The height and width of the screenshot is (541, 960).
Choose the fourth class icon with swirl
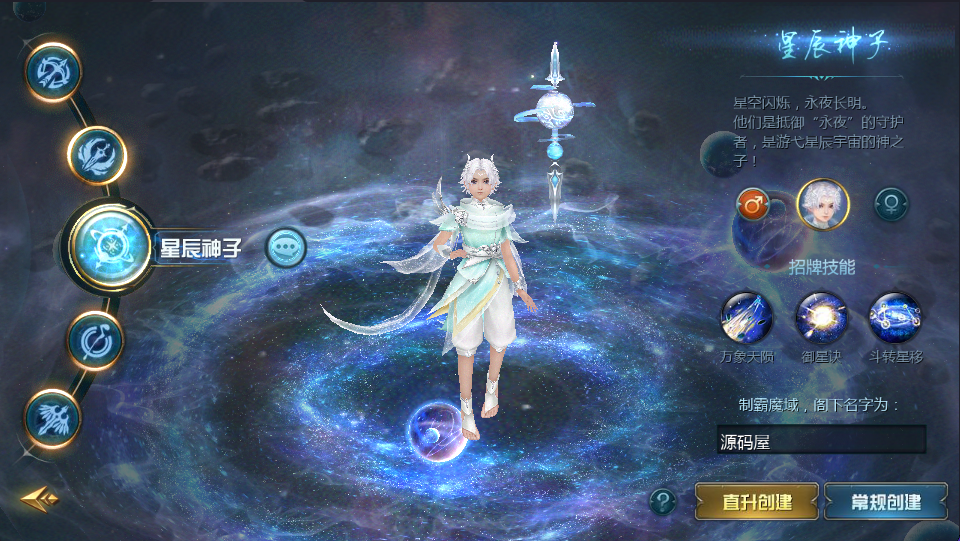(x=96, y=340)
